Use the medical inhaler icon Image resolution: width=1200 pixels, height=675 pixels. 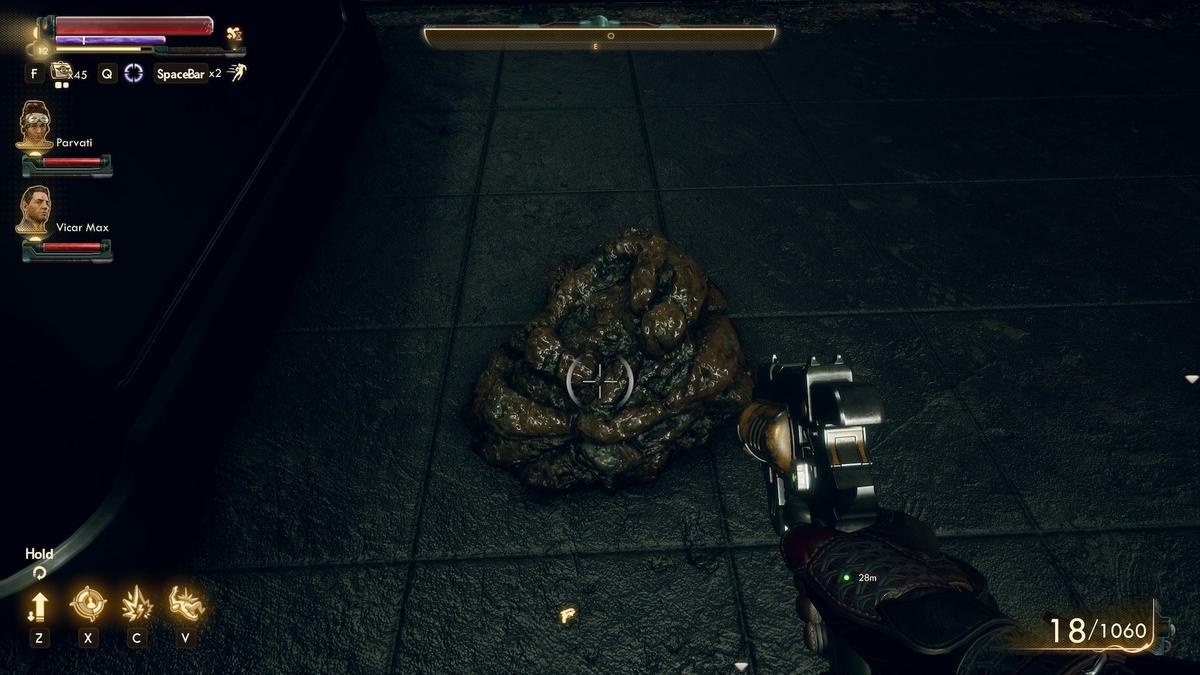coord(61,72)
